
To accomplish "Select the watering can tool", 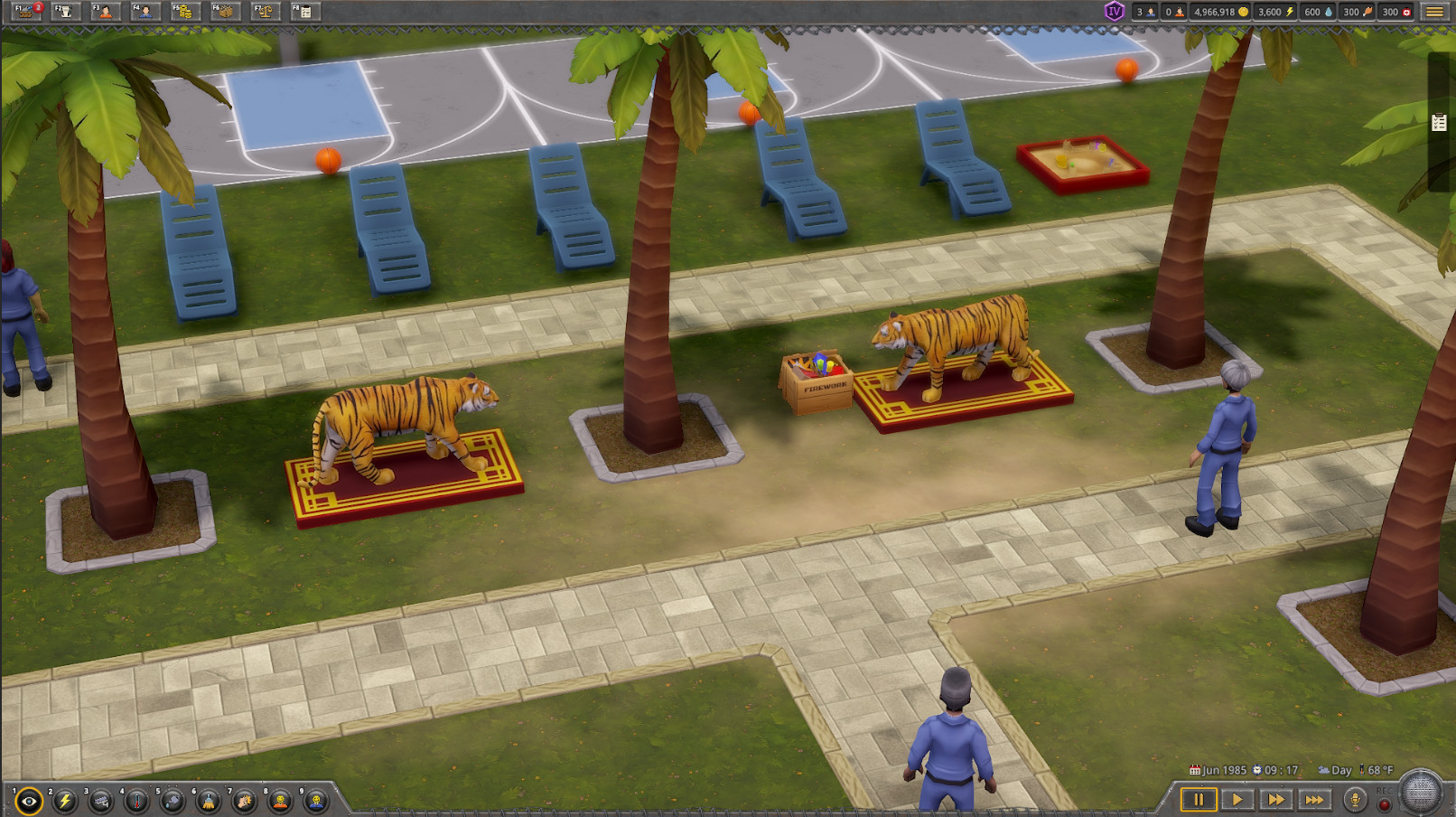I will (173, 800).
